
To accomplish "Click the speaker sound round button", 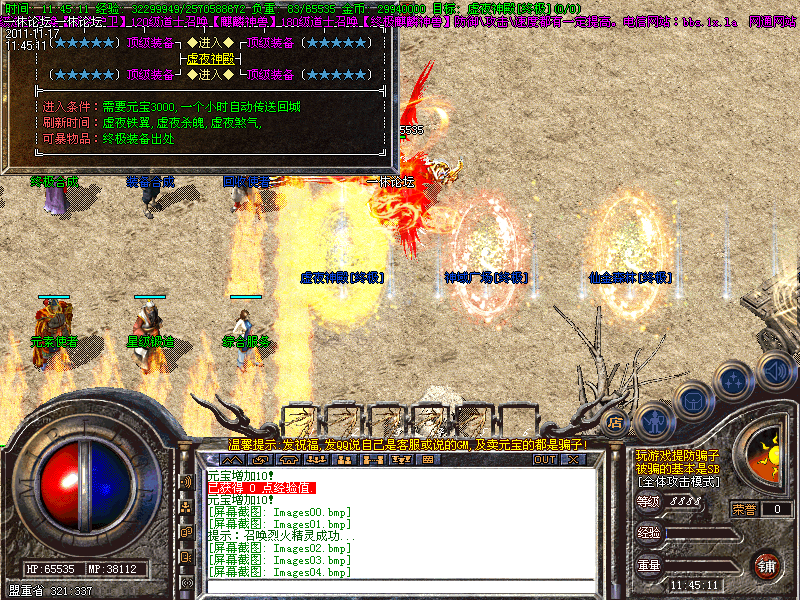I will tap(775, 372).
